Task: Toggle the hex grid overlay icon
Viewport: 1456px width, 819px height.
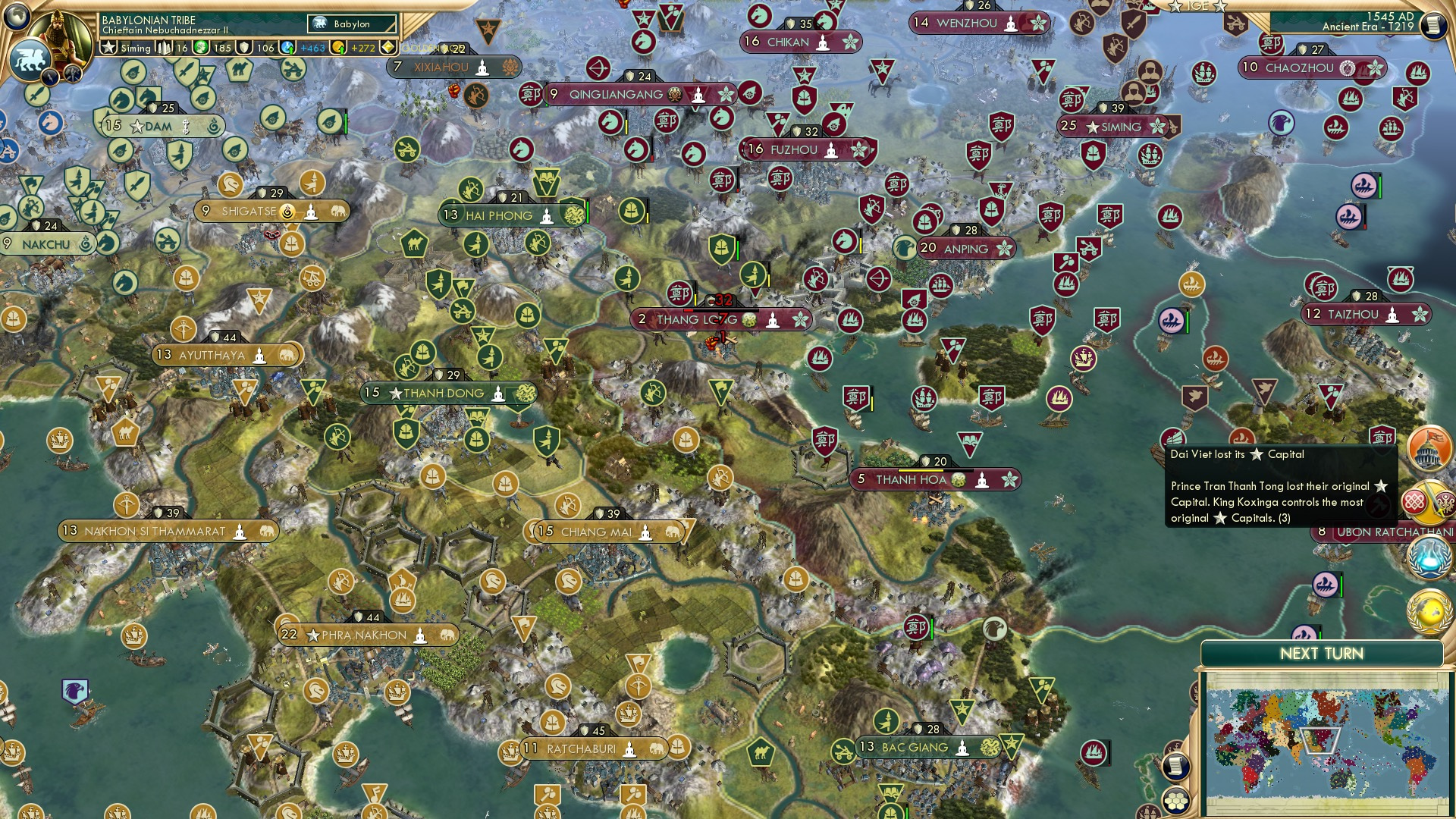Action: (x=1175, y=801)
